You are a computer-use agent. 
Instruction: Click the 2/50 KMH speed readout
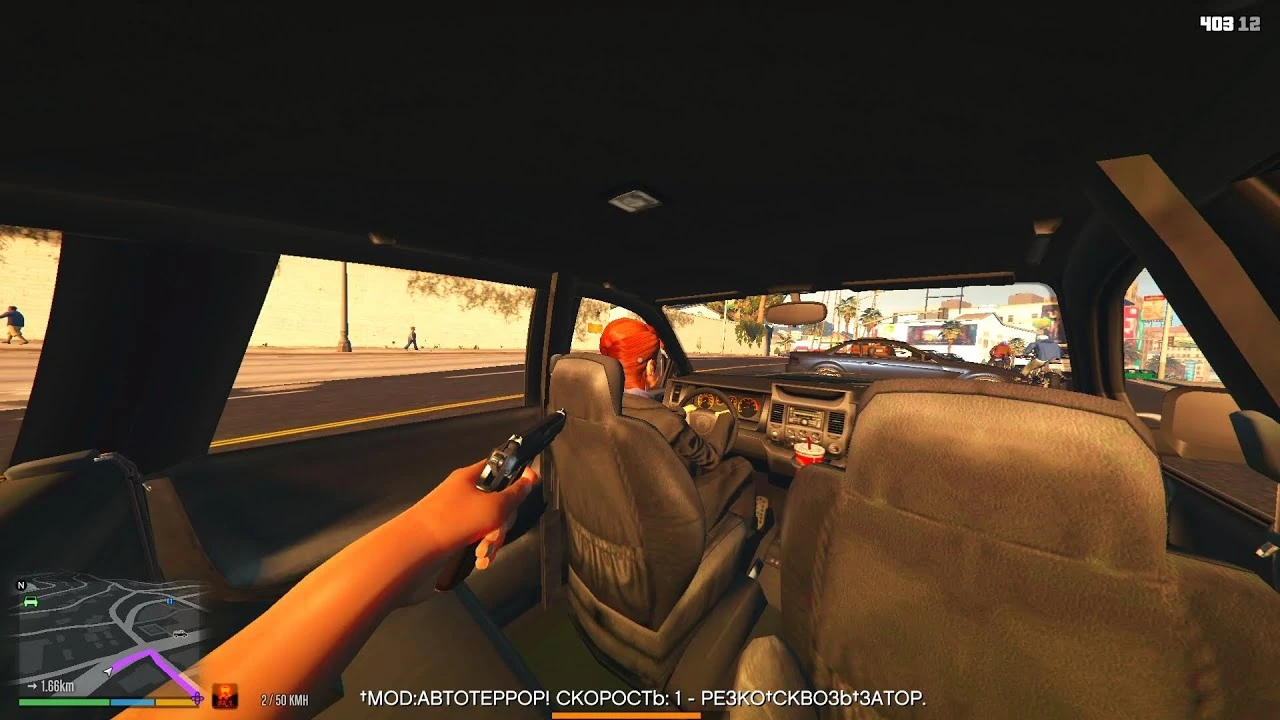283,699
